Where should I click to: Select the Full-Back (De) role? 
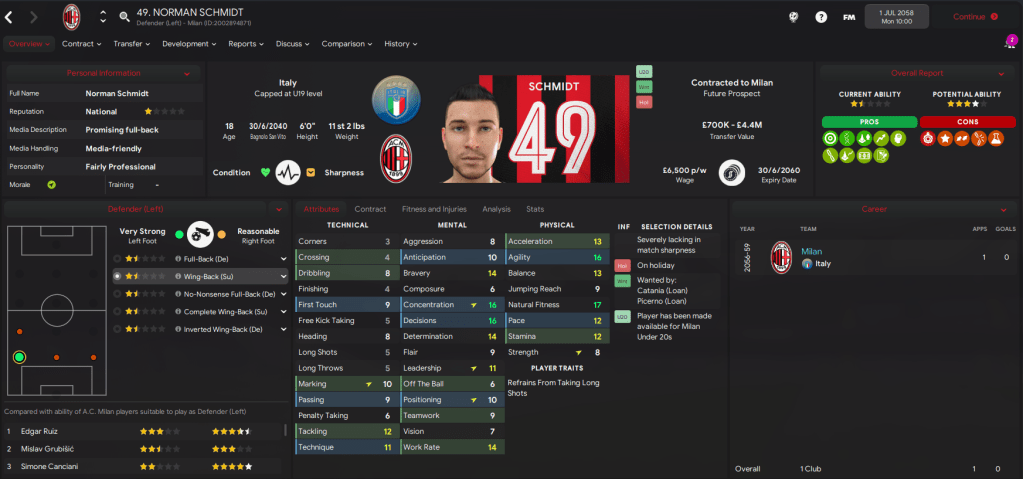204,258
